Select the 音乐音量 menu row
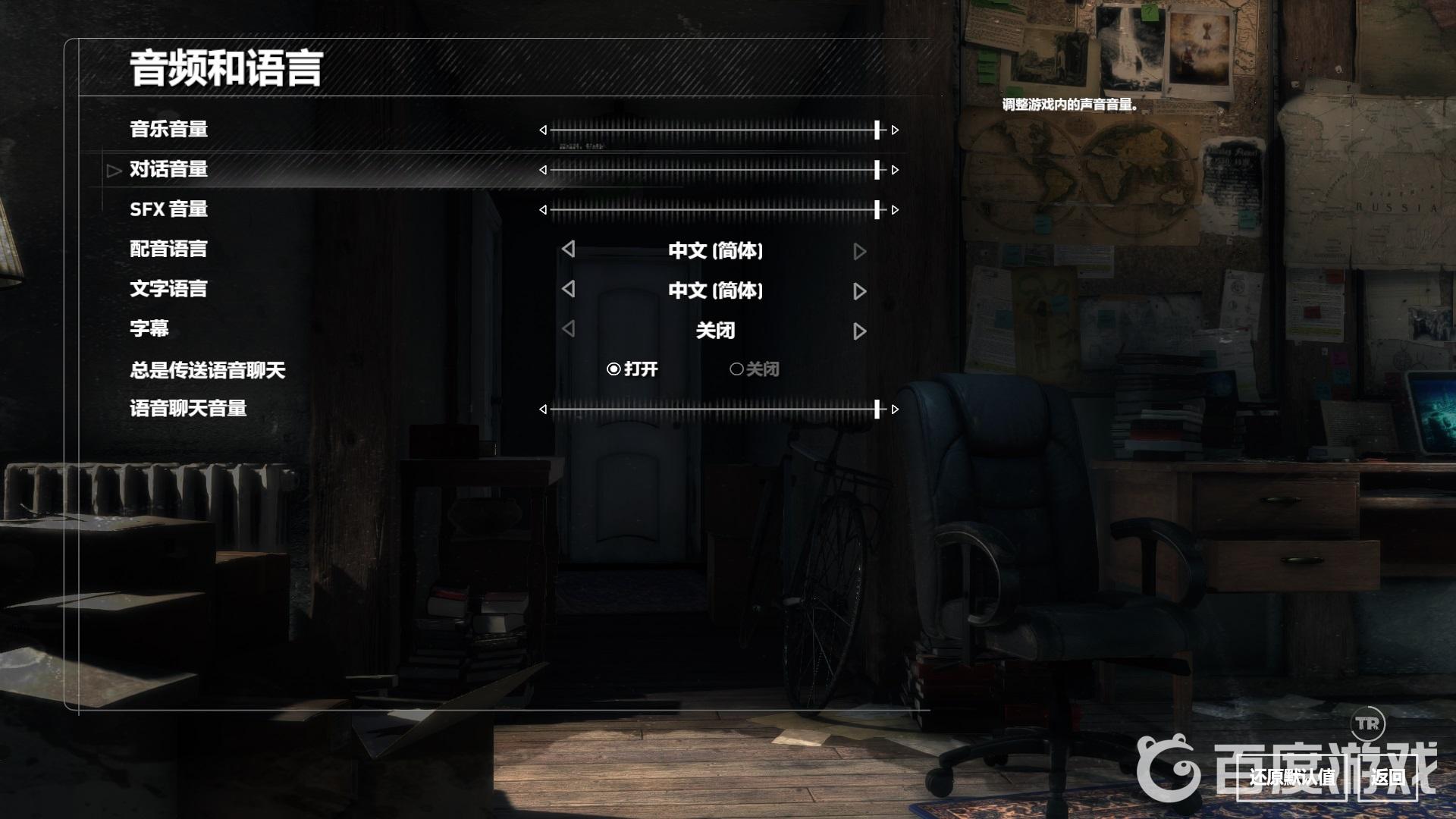Viewport: 1456px width, 819px height. 169,130
